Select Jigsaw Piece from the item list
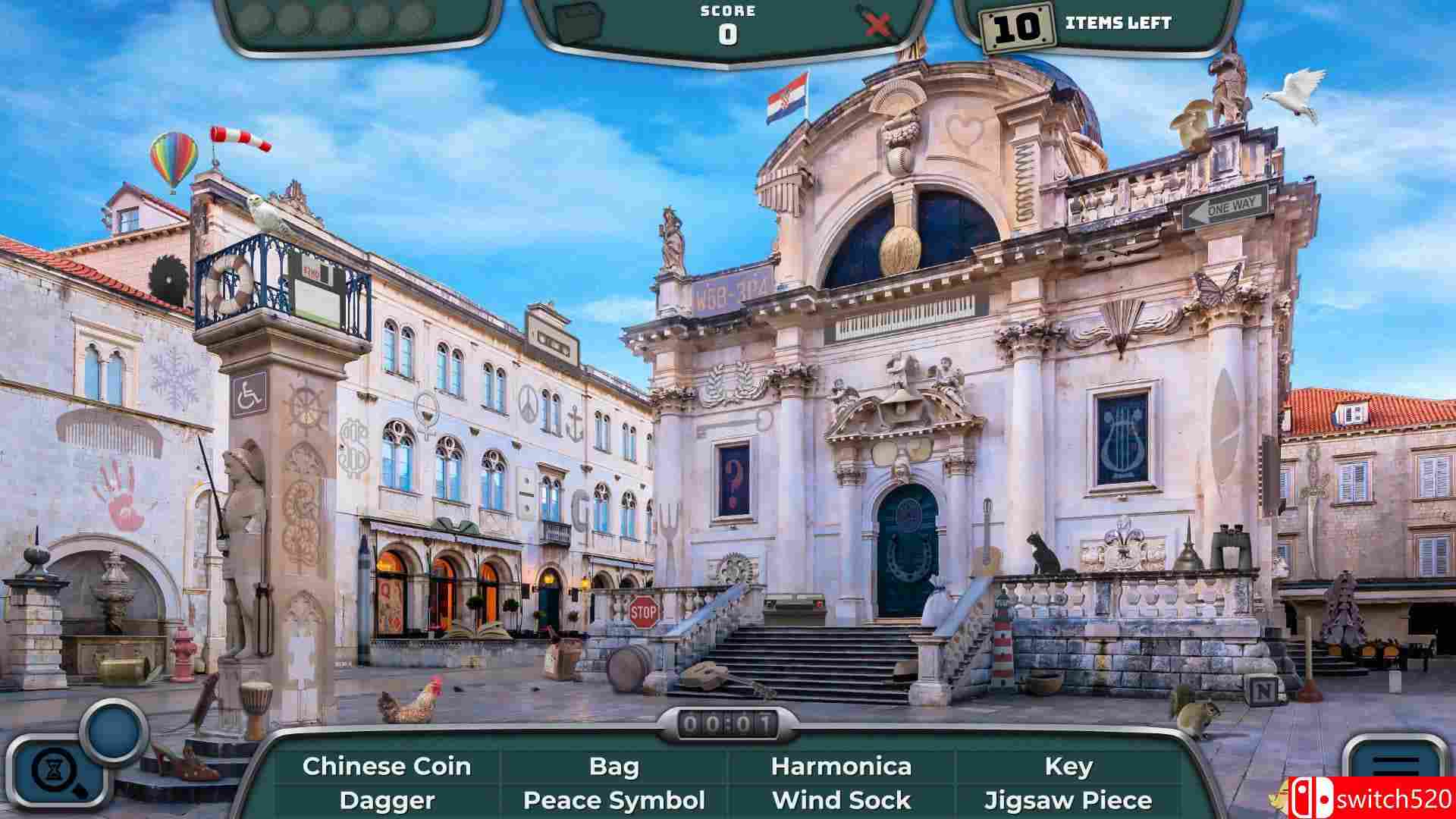 tap(1069, 800)
